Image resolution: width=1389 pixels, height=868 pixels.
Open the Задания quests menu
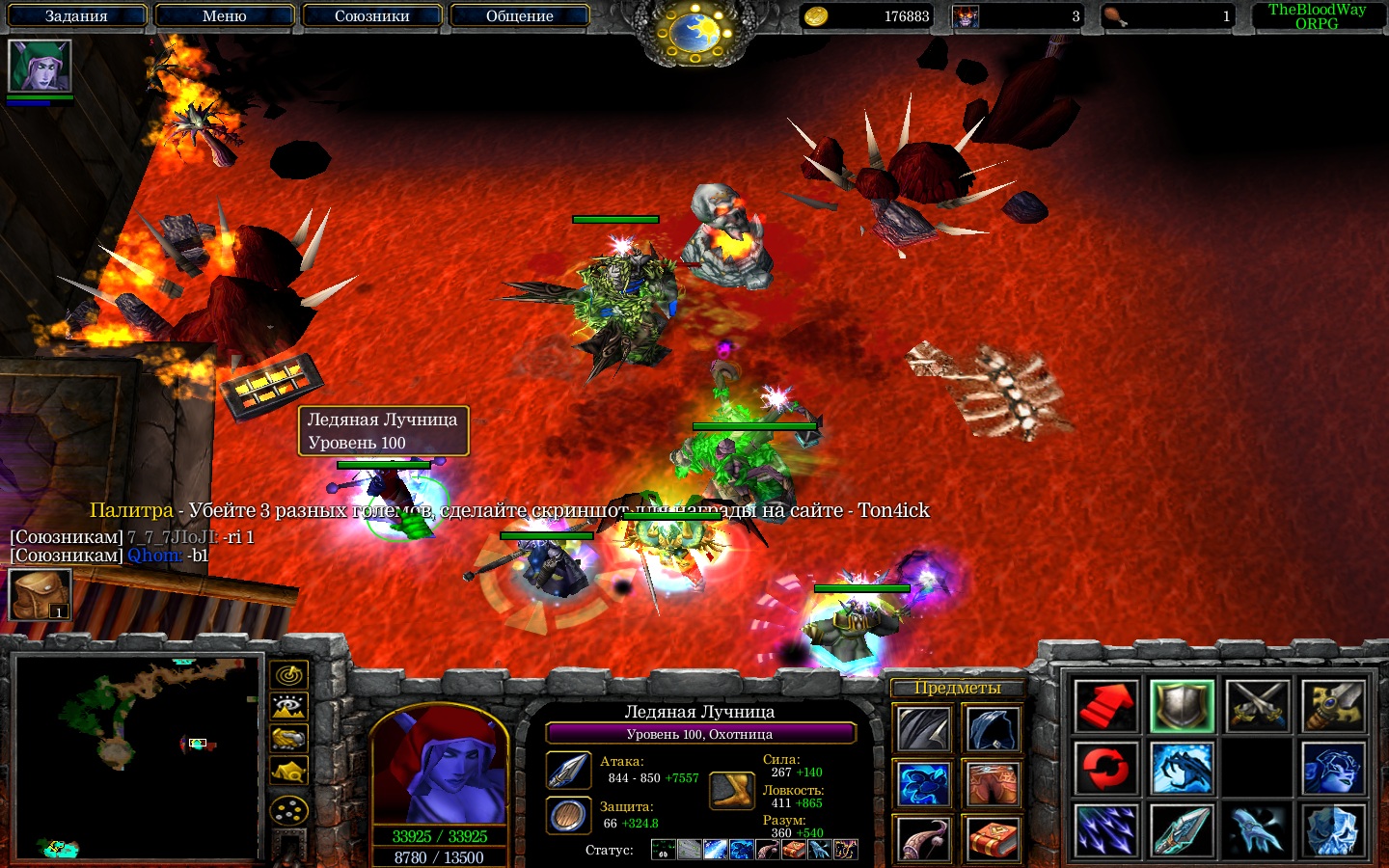pyautogui.click(x=76, y=16)
